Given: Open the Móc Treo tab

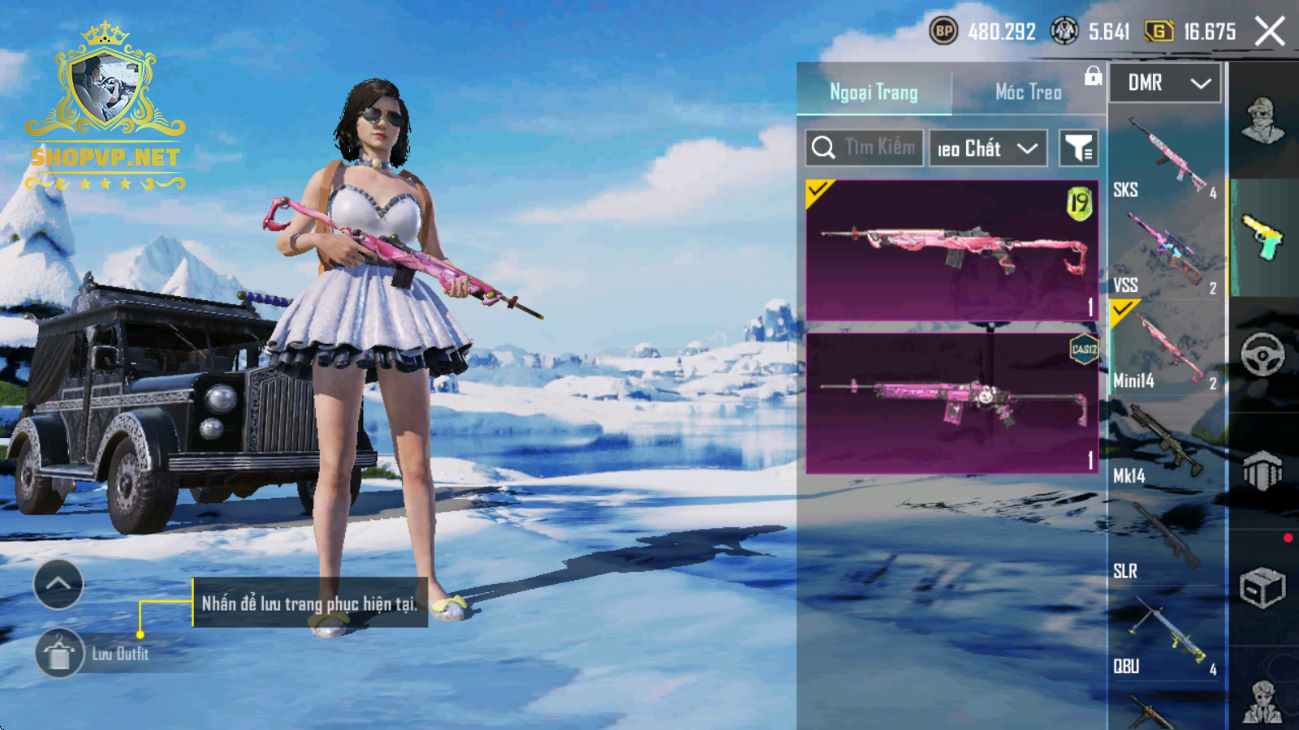Looking at the screenshot, I should coord(1028,92).
